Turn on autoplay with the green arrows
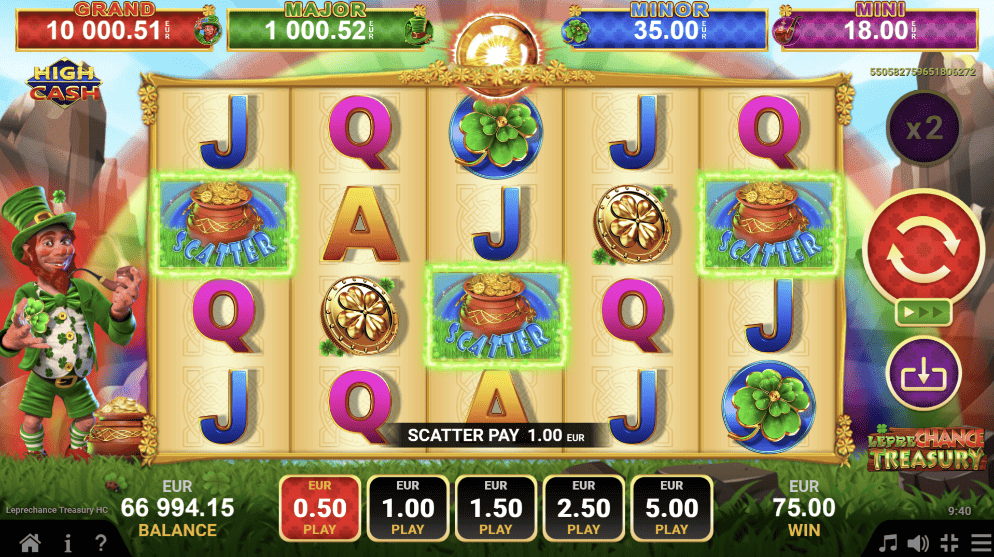This screenshot has height=557, width=994. (923, 311)
